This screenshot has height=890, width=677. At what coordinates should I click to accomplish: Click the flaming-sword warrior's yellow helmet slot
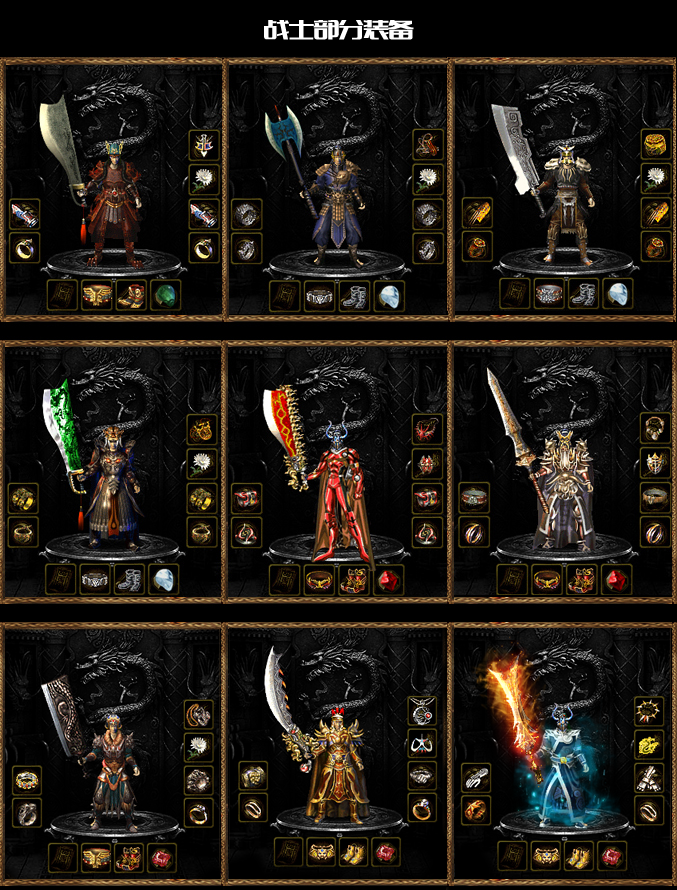[x=649, y=744]
